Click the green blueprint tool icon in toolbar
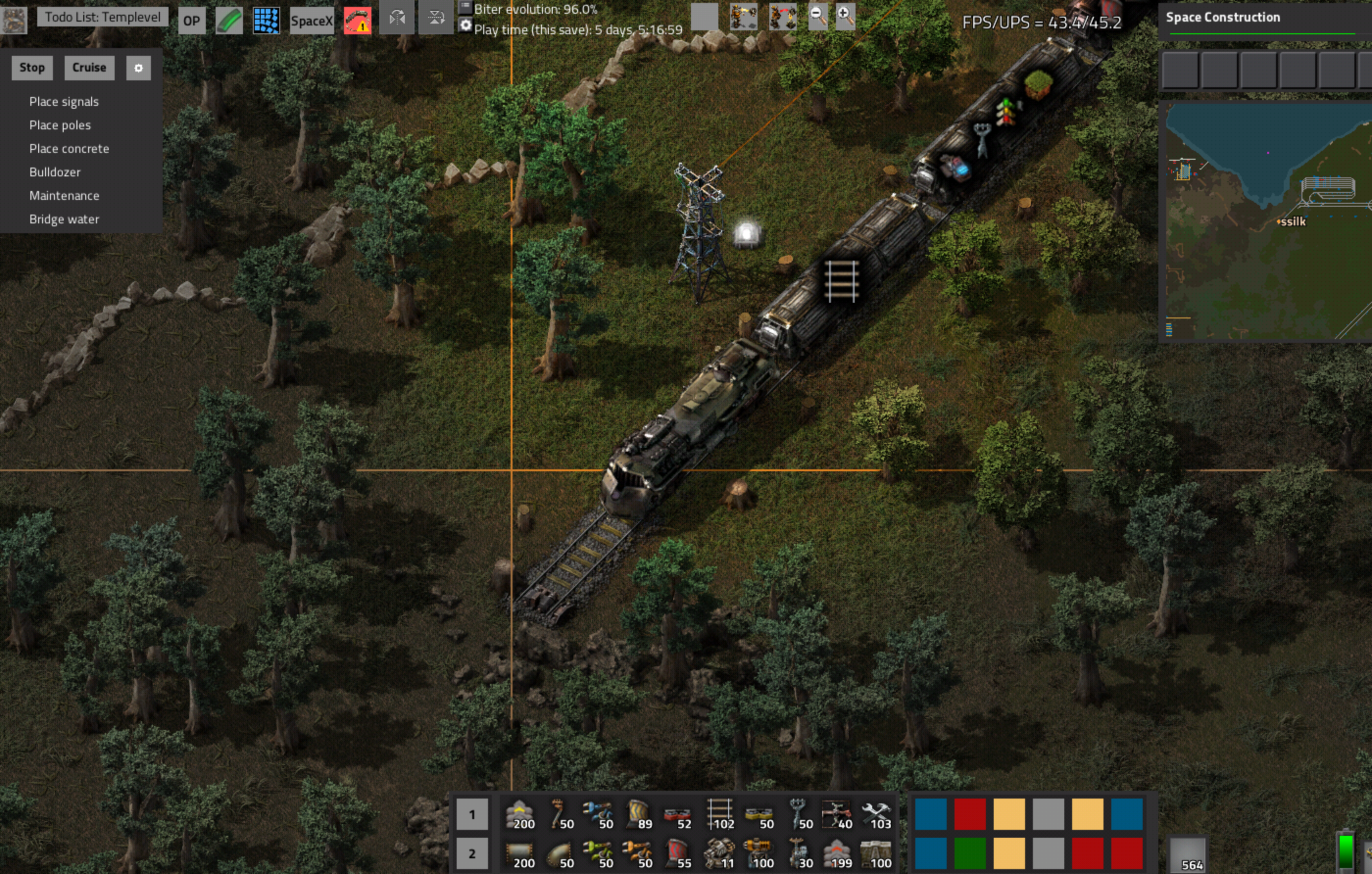1372x874 pixels. (229, 19)
